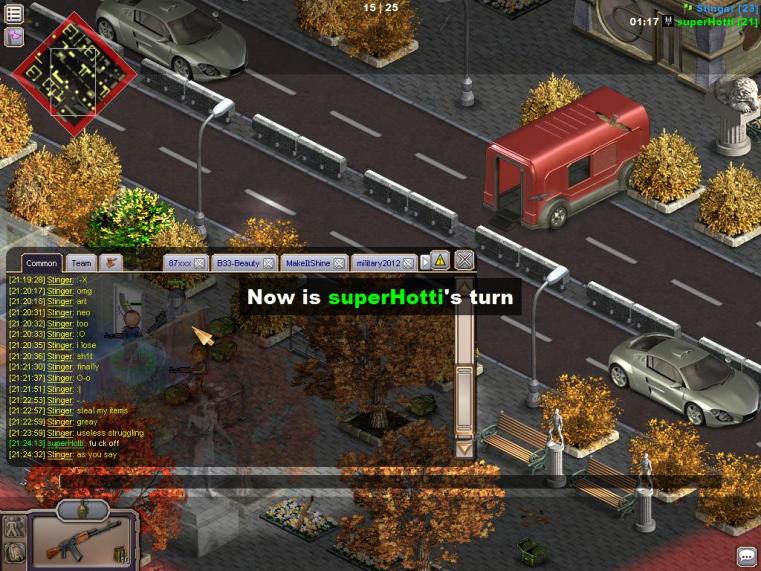Open the backpack inventory icon
Viewport: 761px width, 571px height.
[x=14, y=552]
